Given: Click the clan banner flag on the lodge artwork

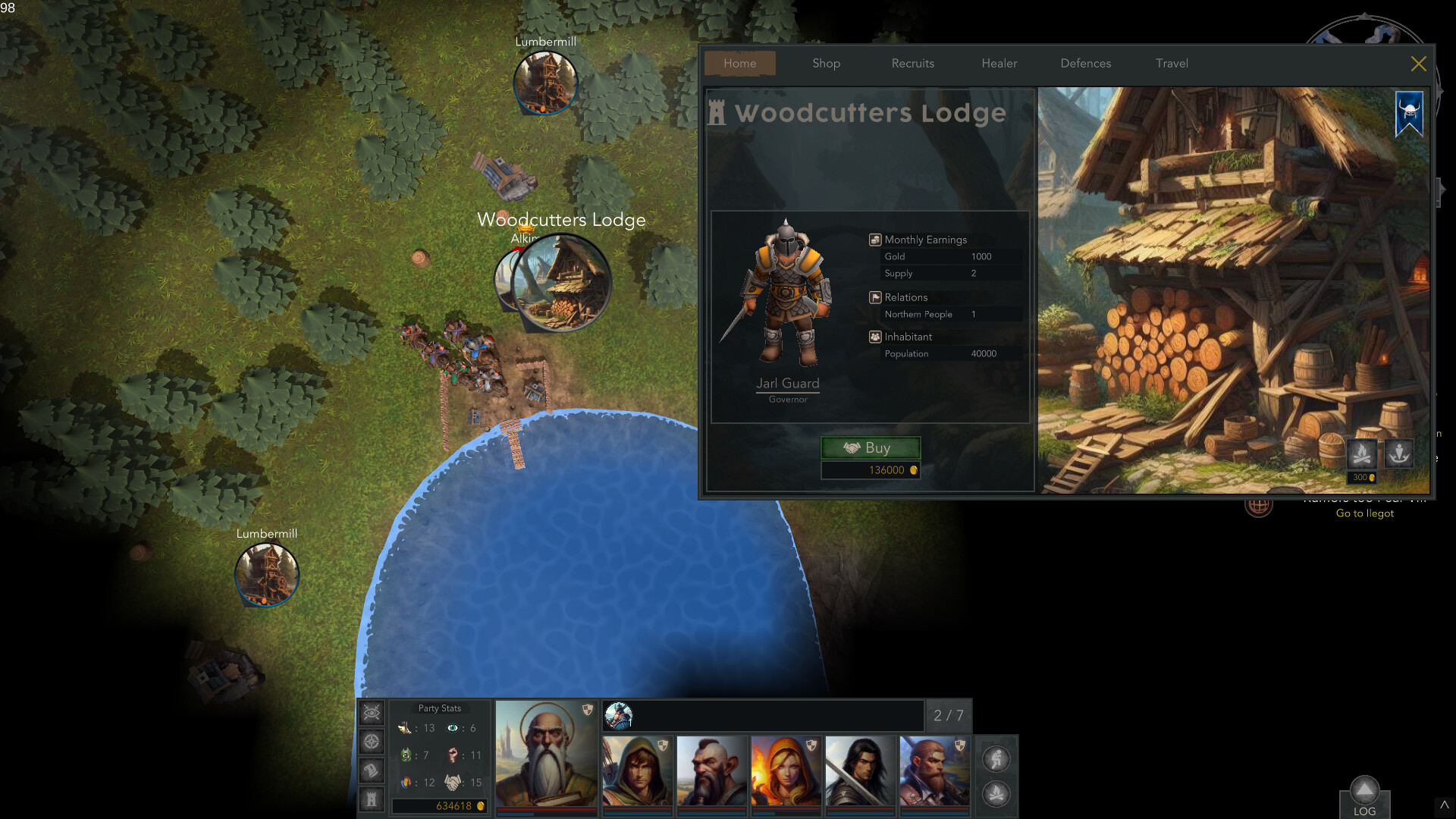Looking at the screenshot, I should [1409, 112].
